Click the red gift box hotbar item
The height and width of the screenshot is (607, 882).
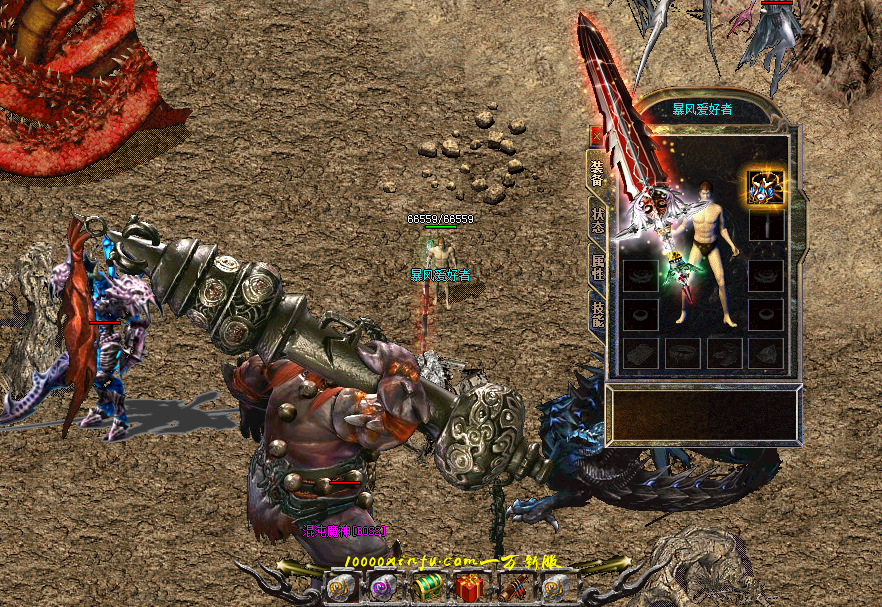click(x=469, y=588)
